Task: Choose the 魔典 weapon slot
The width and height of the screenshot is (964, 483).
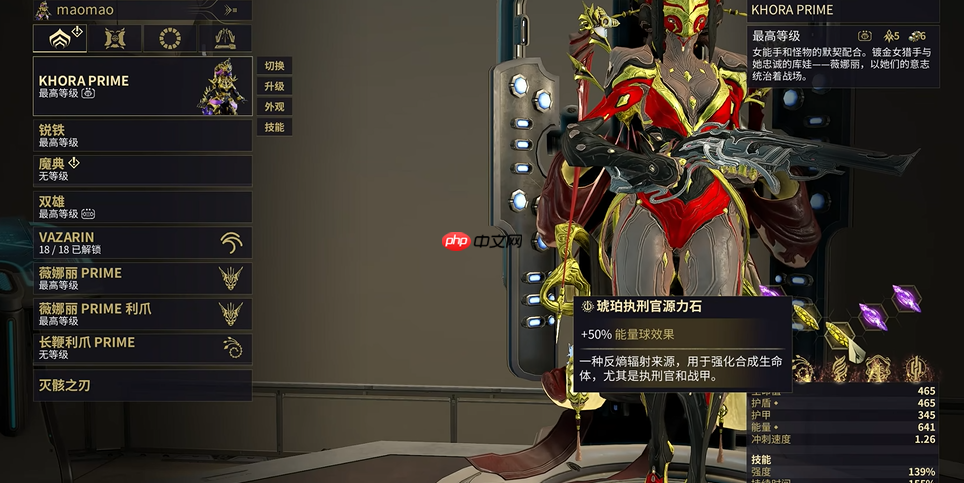Action: 142,169
